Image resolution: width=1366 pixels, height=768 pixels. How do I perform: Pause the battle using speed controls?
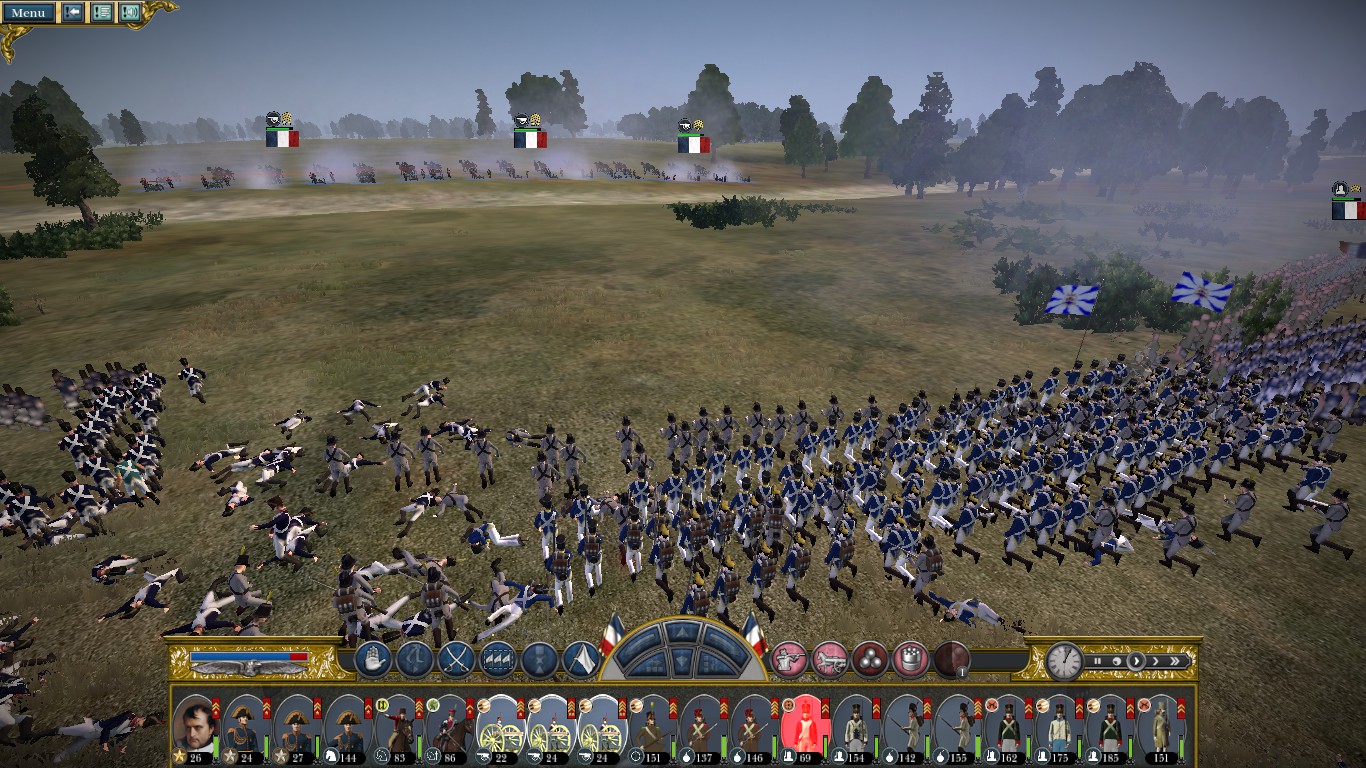click(1097, 660)
